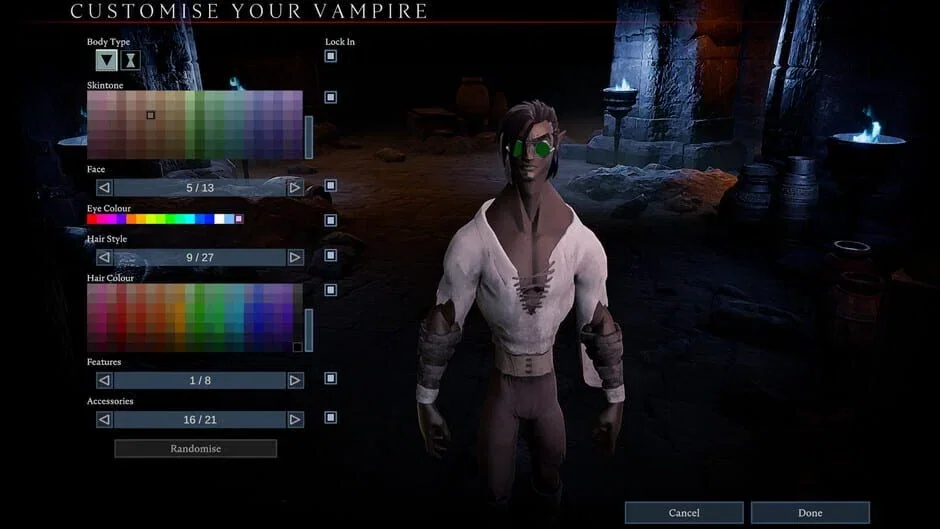The width and height of the screenshot is (940, 529).
Task: Randomise the vampire's appearance
Action: coord(195,449)
